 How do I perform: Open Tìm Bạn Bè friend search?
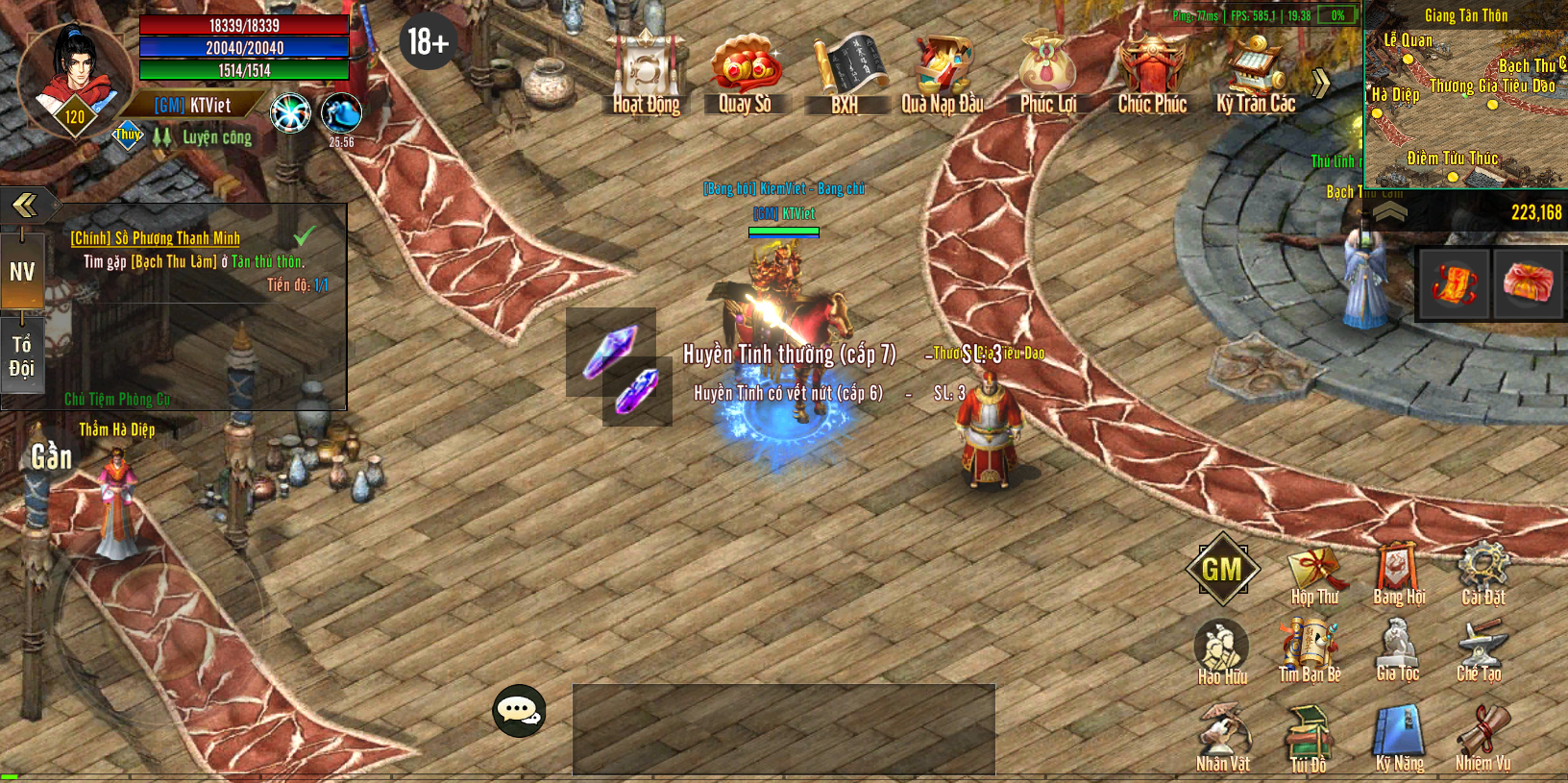(x=1310, y=649)
